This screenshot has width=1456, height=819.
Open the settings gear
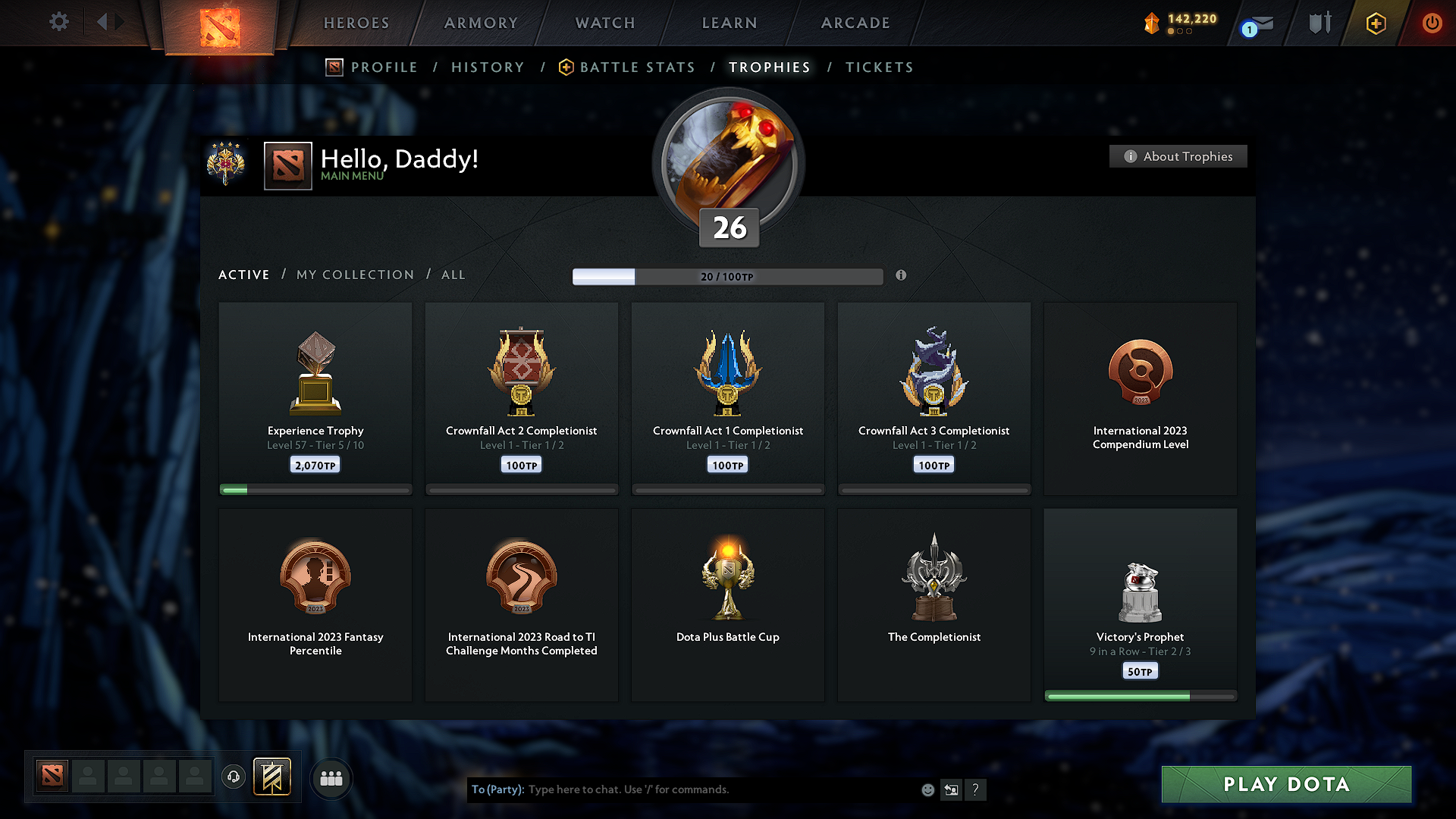(x=58, y=22)
